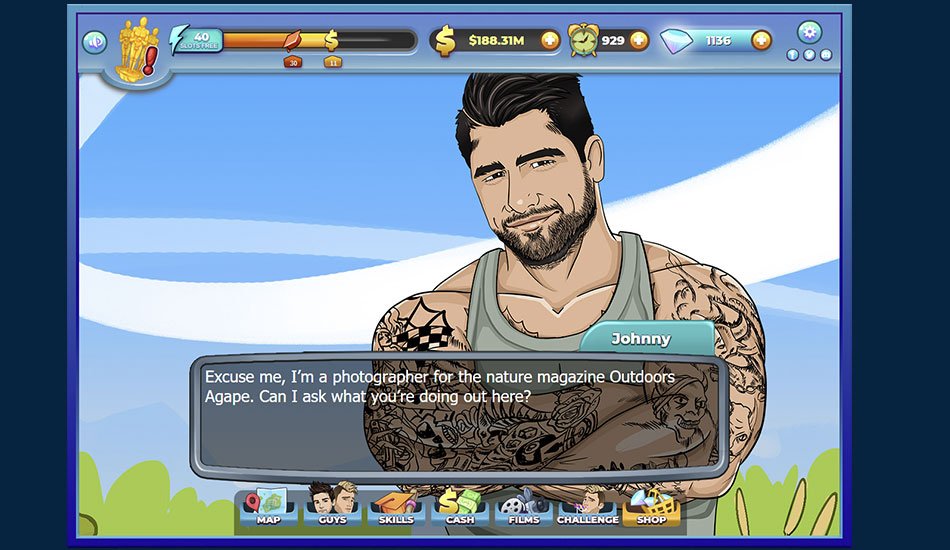Open the settings gear icon

coord(809,32)
